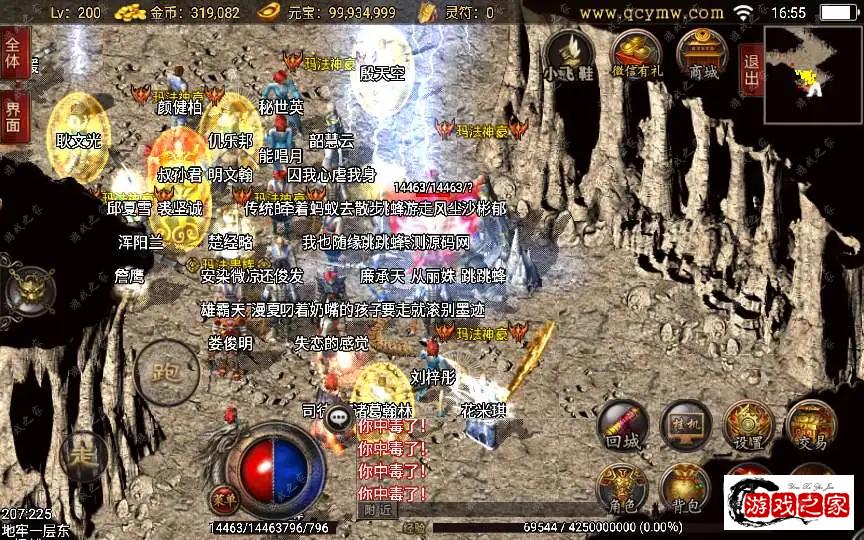Use the 回城 return-to-town scroll
Image resolution: width=864 pixels, height=540 pixels.
pos(622,425)
